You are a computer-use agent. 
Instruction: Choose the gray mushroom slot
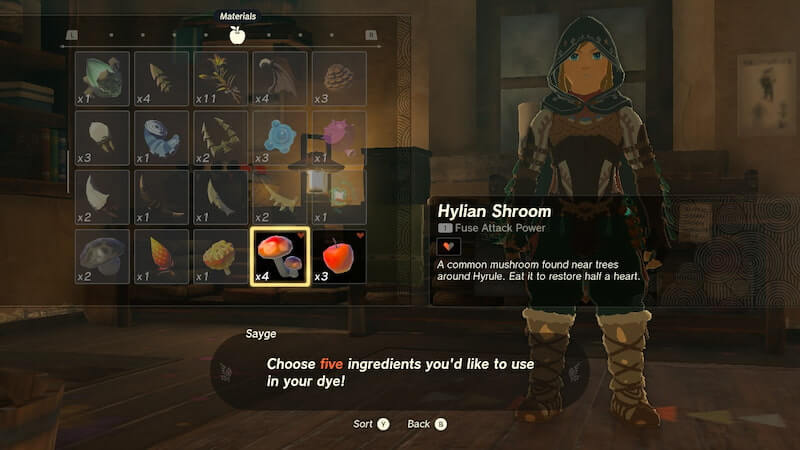102,256
